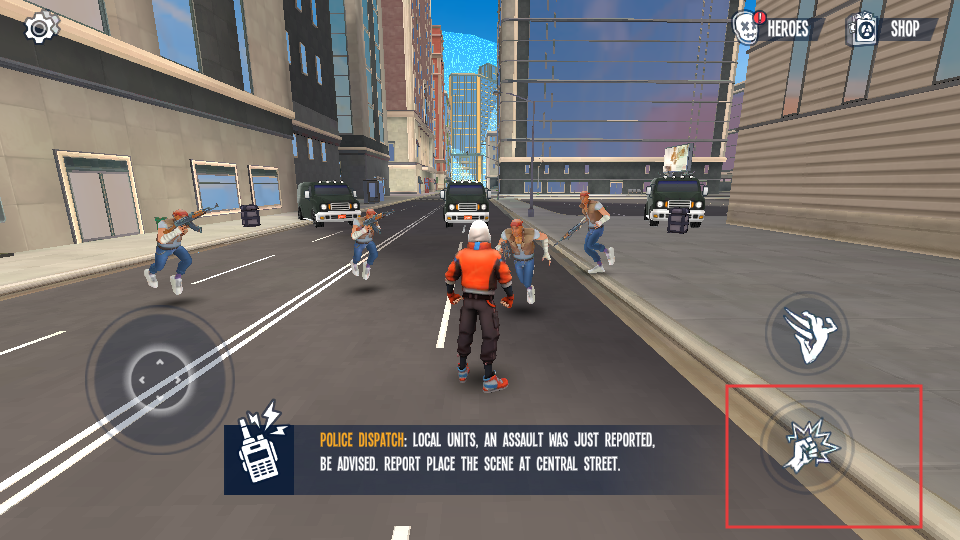The width and height of the screenshot is (960, 540).
Task: Activate the flying kick ability button
Action: (806, 334)
